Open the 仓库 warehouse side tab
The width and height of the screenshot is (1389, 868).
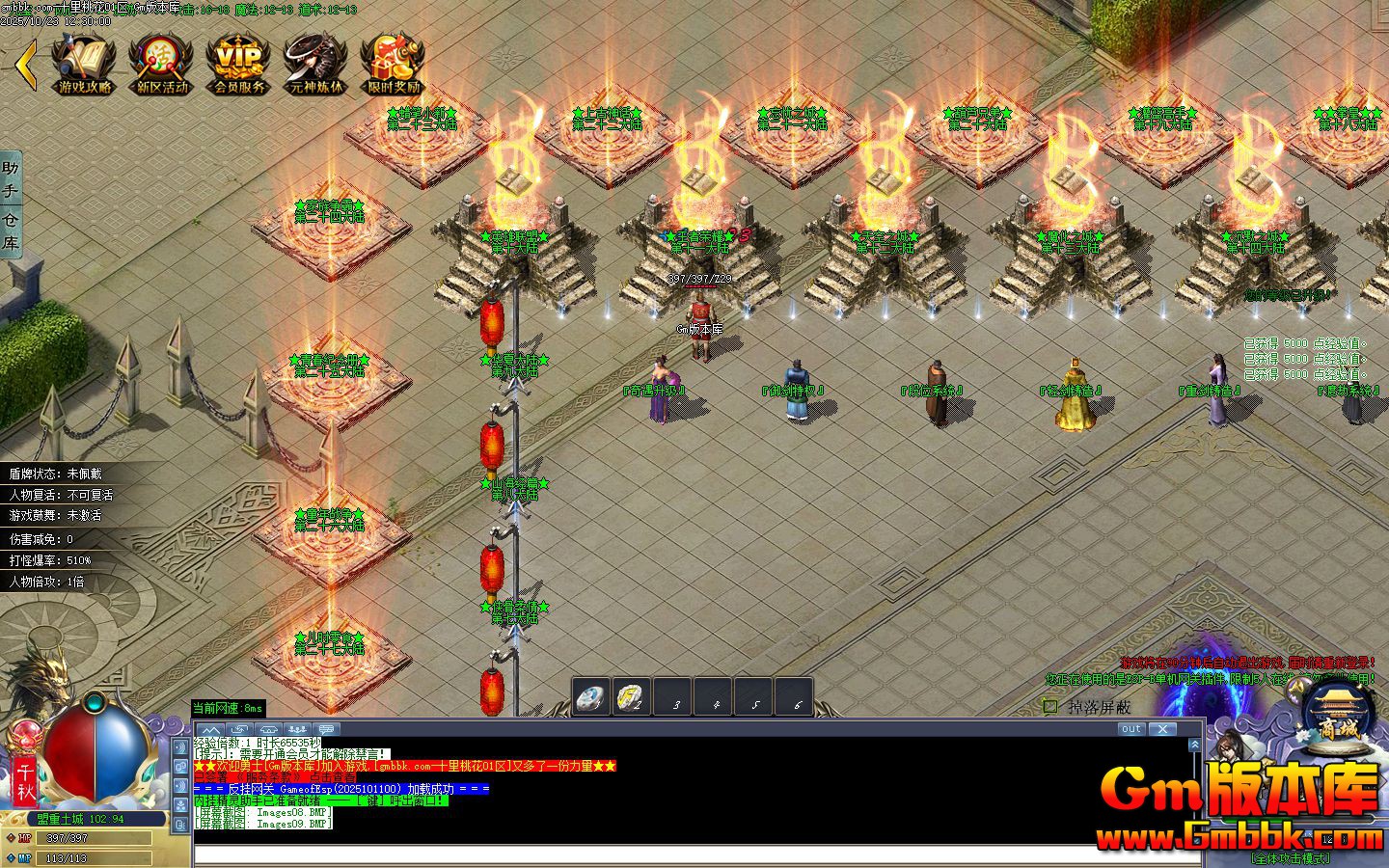(11, 231)
